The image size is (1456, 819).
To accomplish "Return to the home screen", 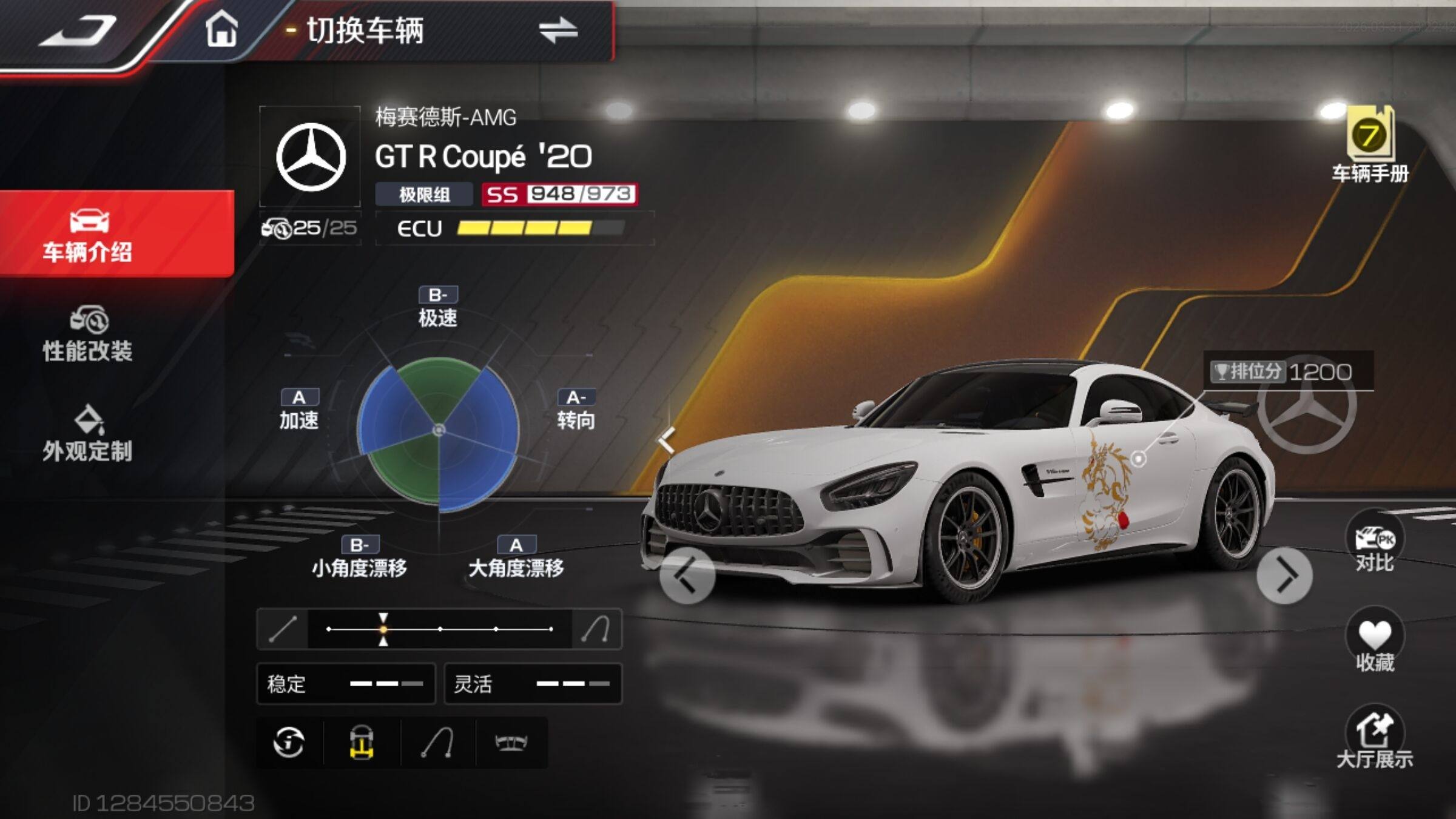I will [x=221, y=29].
